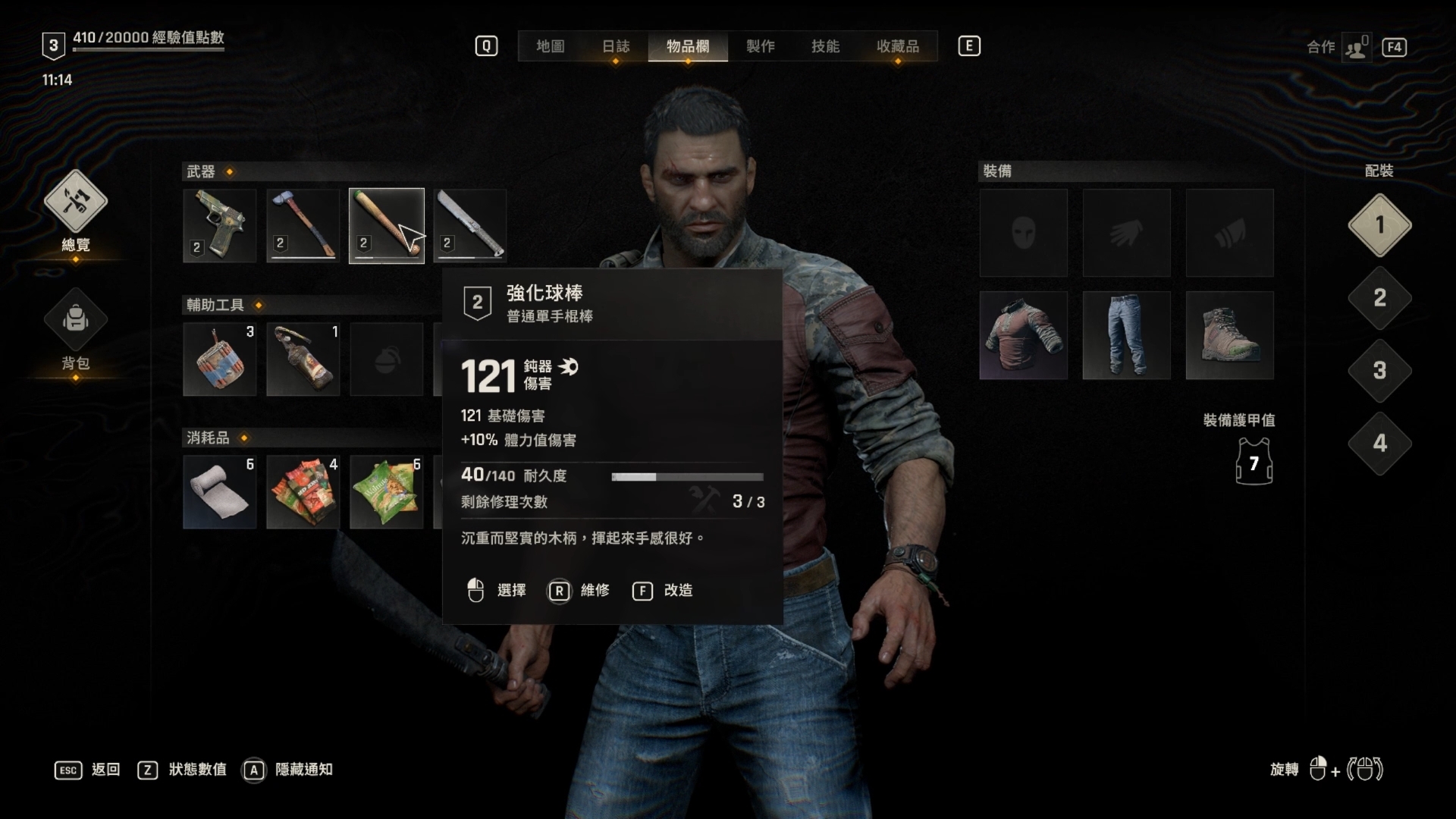This screenshot has height=819, width=1456.
Task: Select the molotov in 輔助工具
Action: (303, 358)
